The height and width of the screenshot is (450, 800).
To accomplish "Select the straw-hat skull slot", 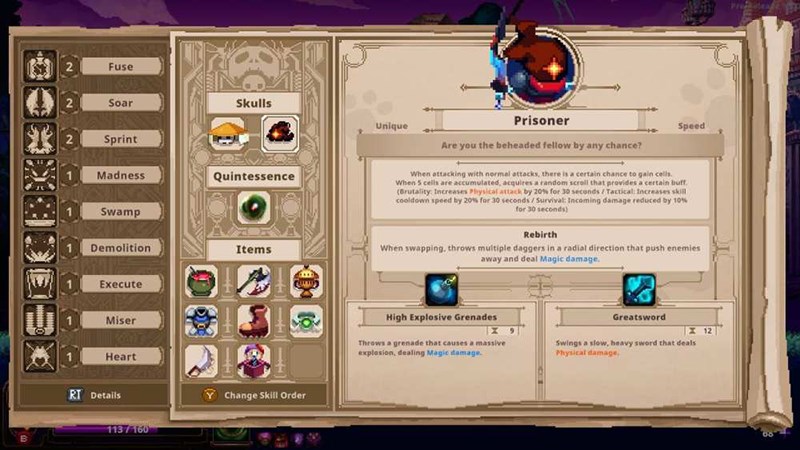I will pyautogui.click(x=229, y=134).
